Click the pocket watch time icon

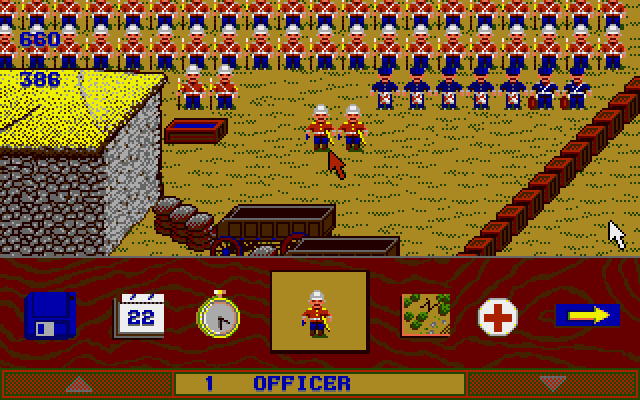click(x=217, y=316)
